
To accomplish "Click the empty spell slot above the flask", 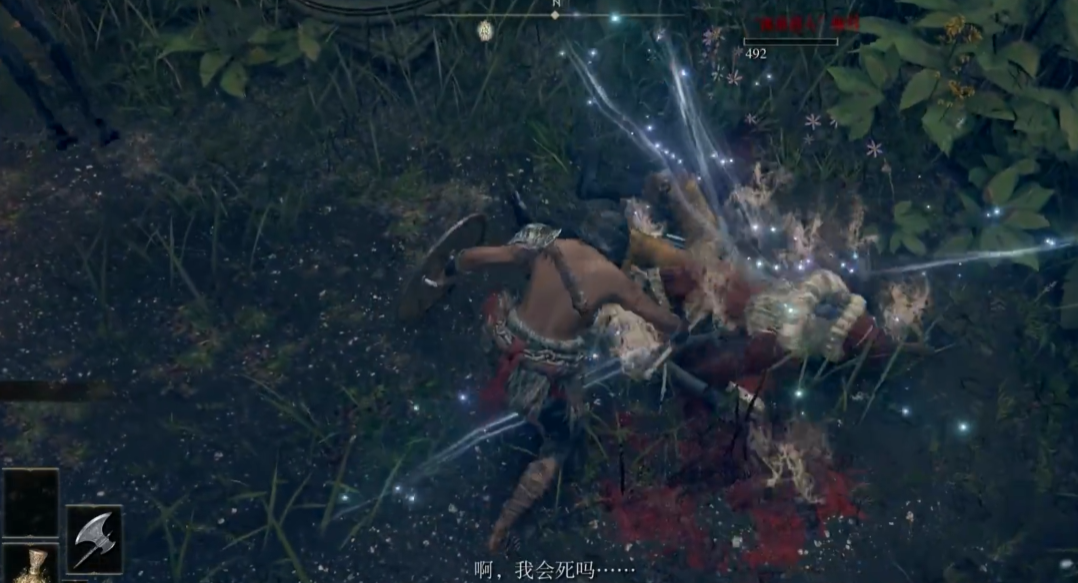I will coord(31,504).
